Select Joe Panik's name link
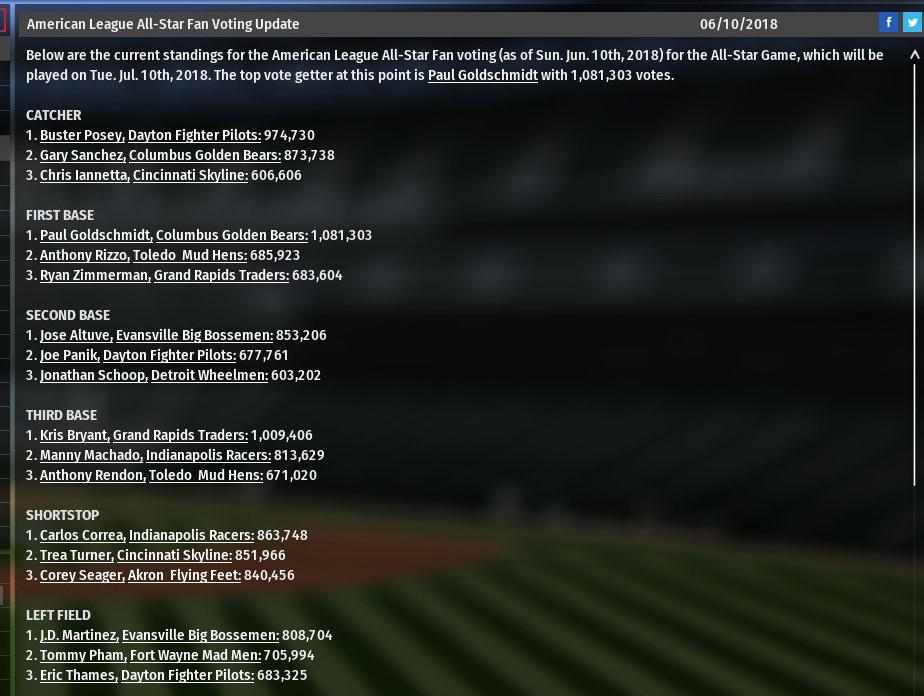This screenshot has height=696, width=924. 68,355
